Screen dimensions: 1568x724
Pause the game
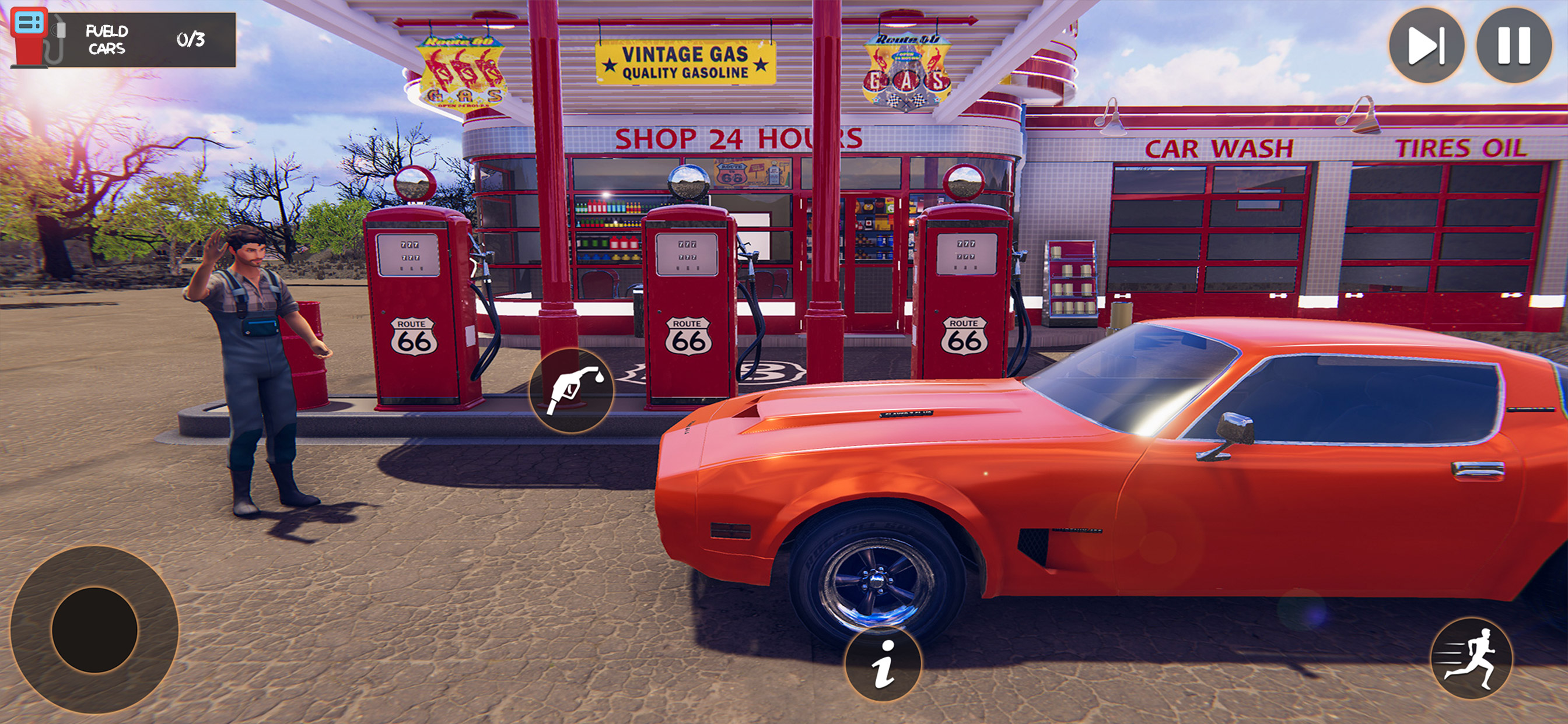point(1513,45)
